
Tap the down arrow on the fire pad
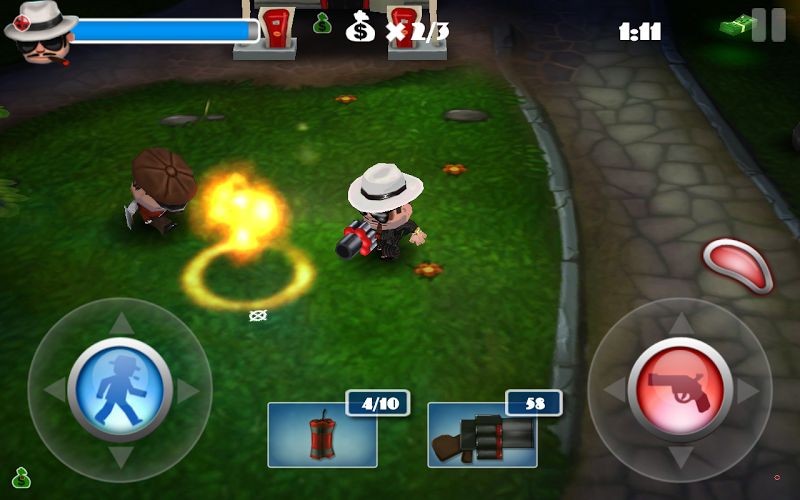[680, 457]
